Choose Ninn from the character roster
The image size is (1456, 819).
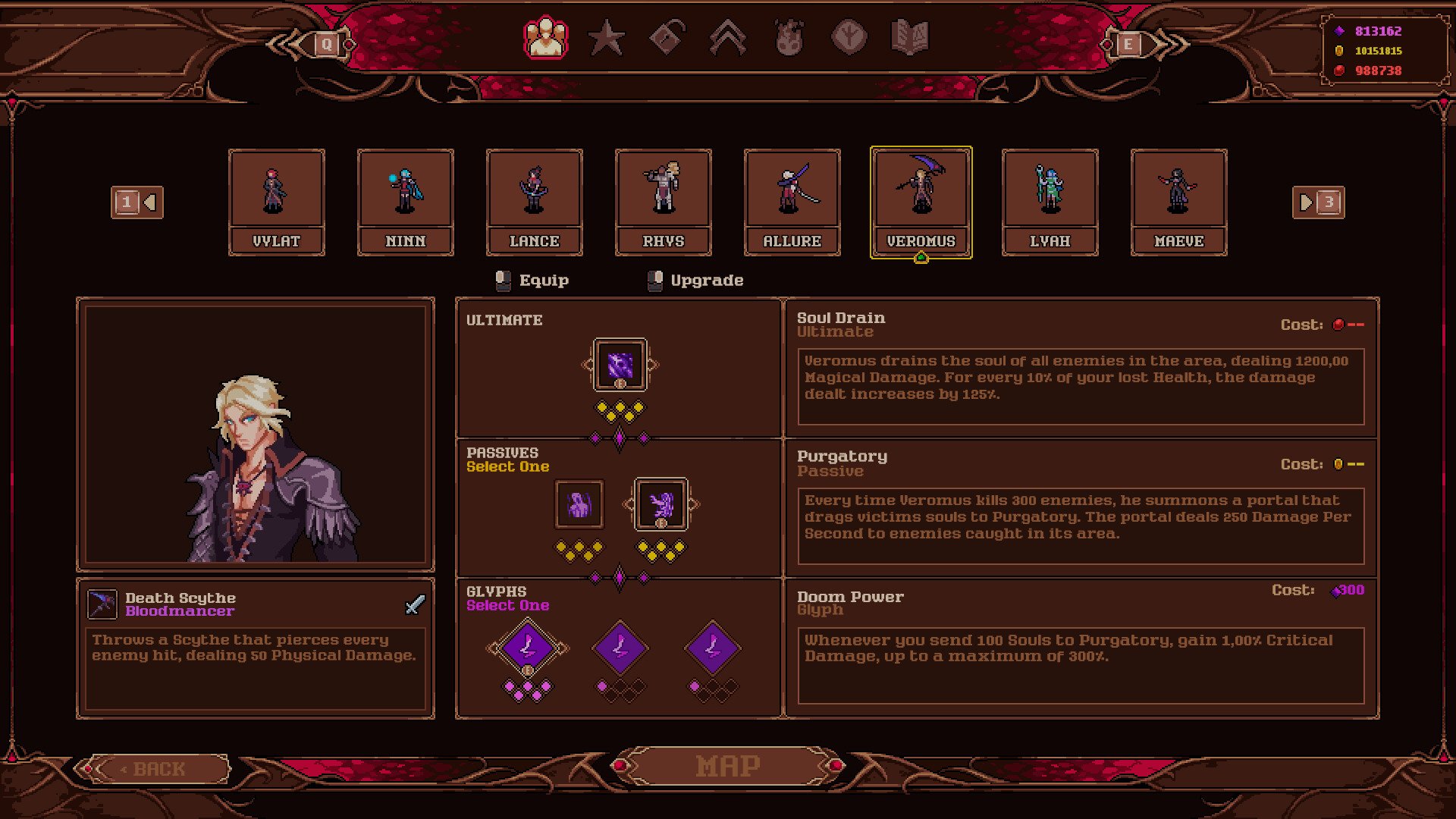[x=405, y=202]
